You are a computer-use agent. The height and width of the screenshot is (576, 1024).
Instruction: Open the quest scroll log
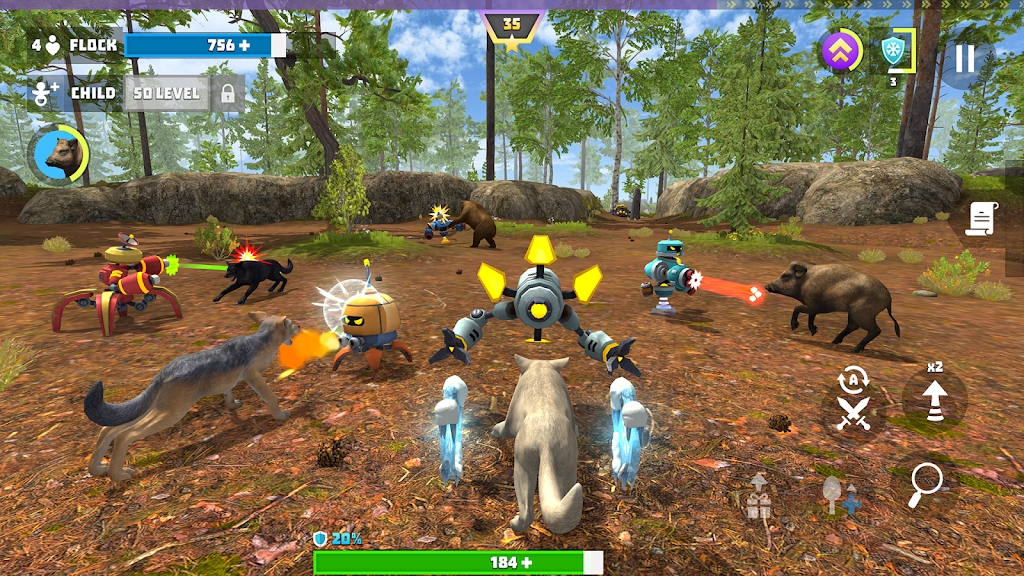point(981,219)
